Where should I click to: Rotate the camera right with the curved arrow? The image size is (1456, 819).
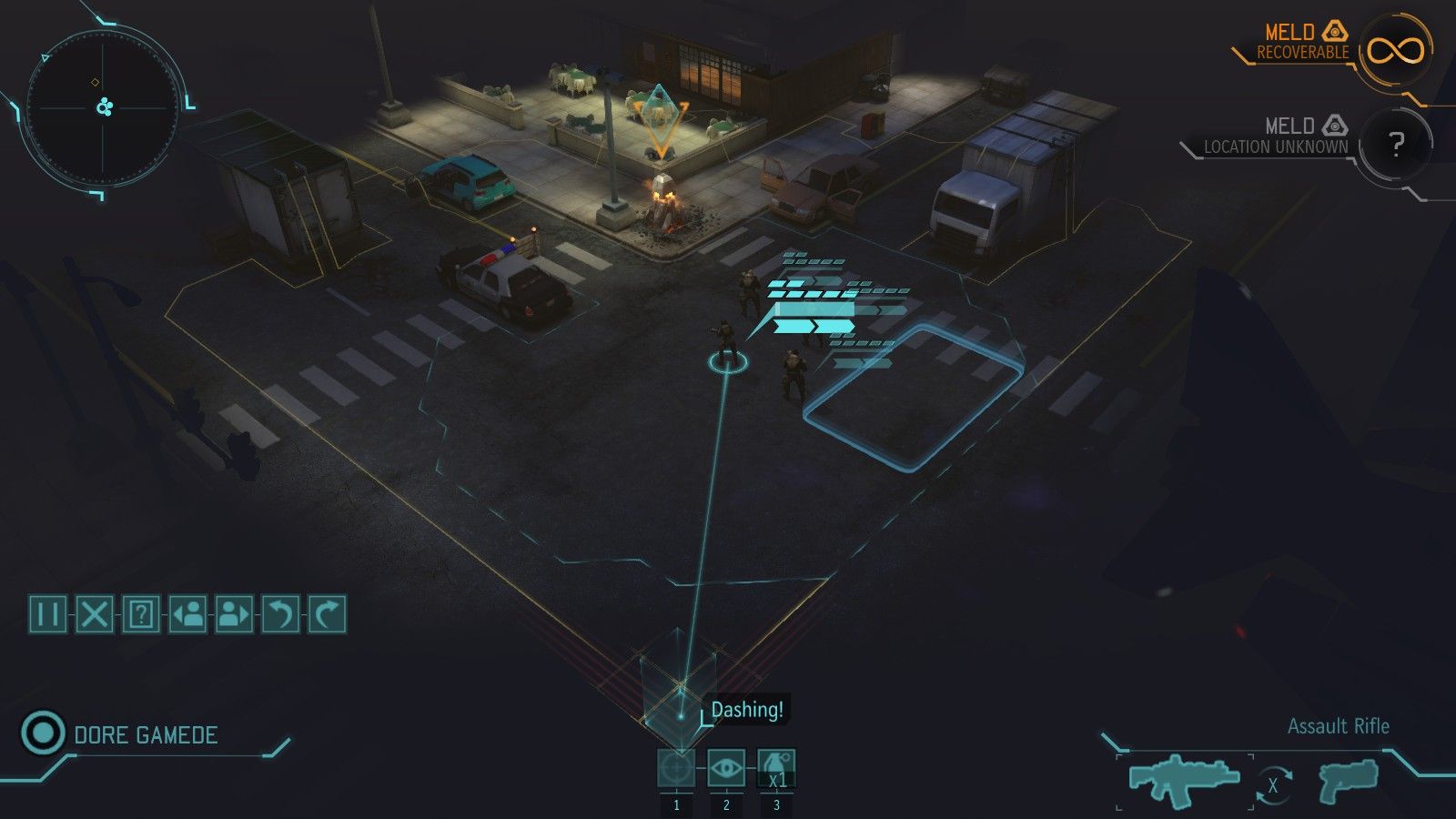click(328, 613)
